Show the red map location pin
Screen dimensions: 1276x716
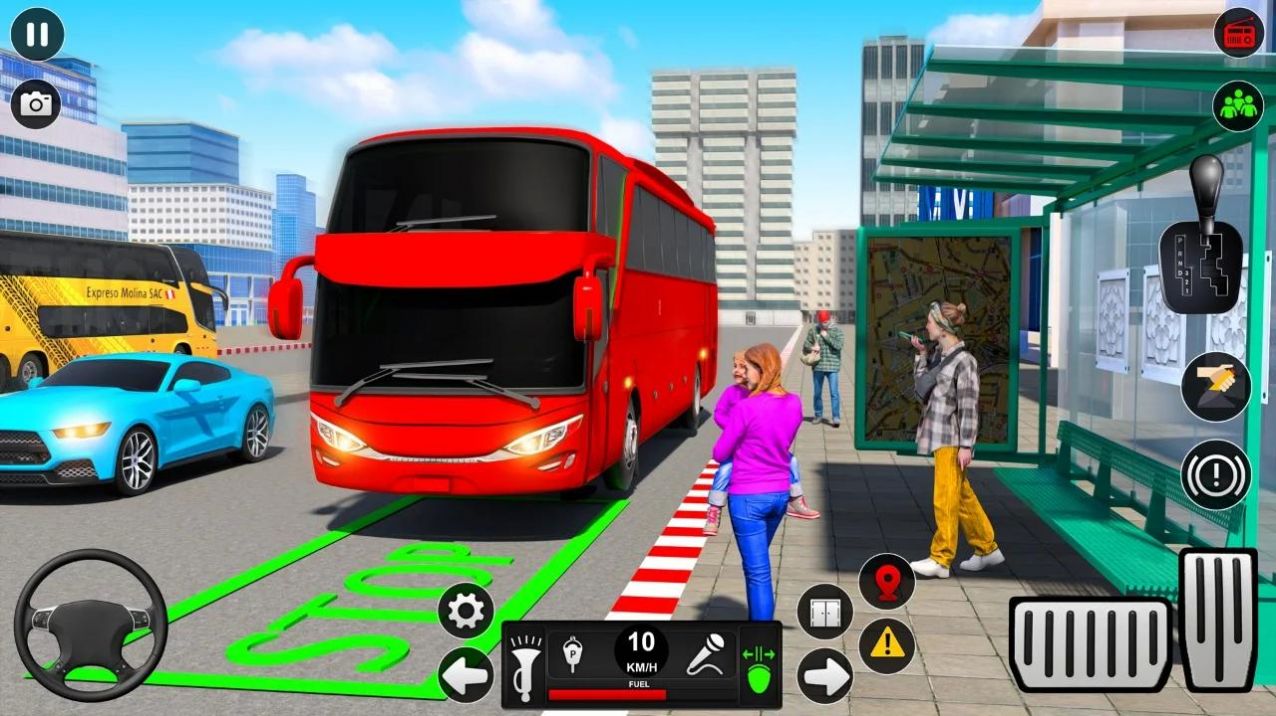click(x=887, y=582)
